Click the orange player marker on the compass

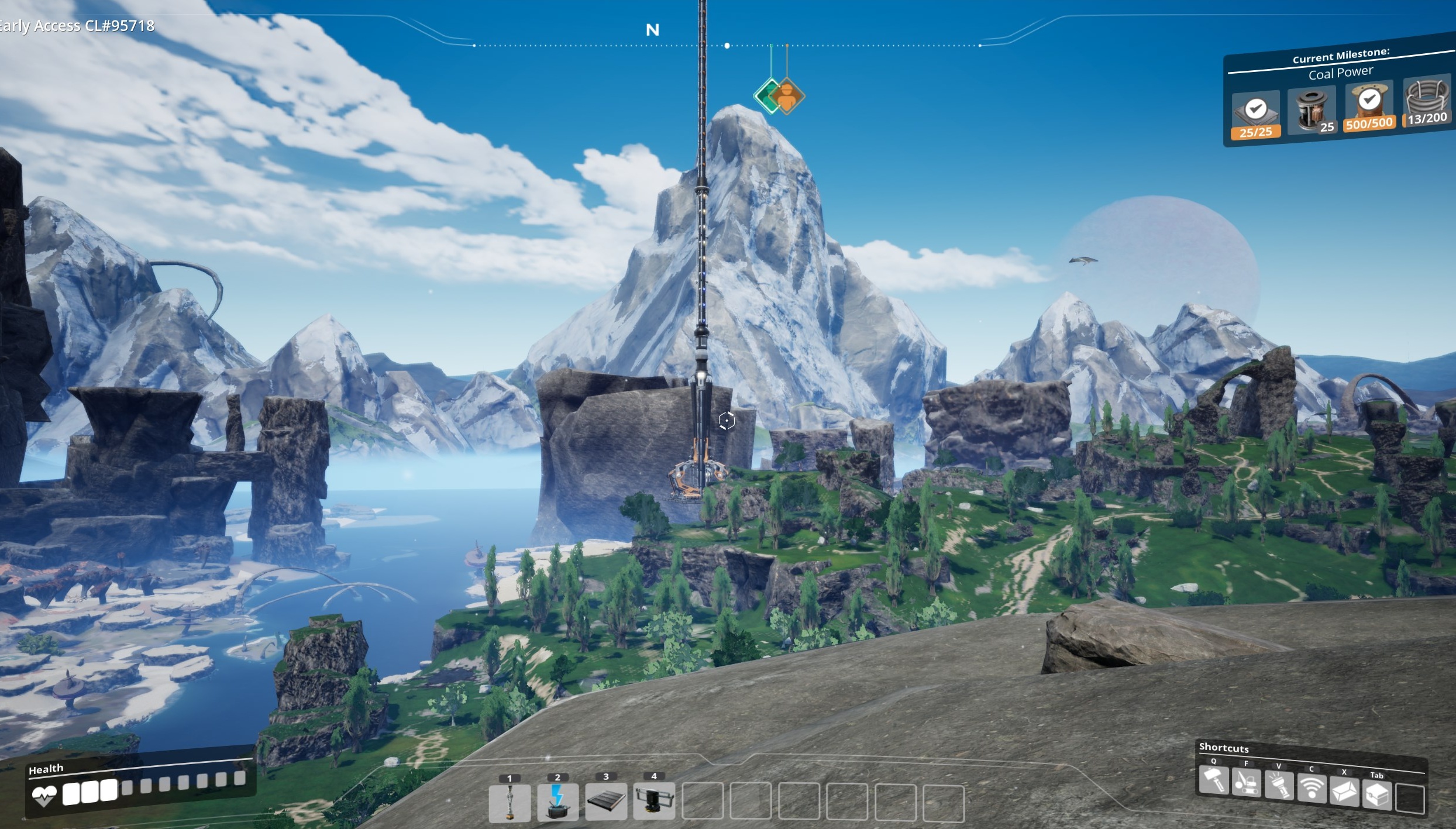pos(788,97)
